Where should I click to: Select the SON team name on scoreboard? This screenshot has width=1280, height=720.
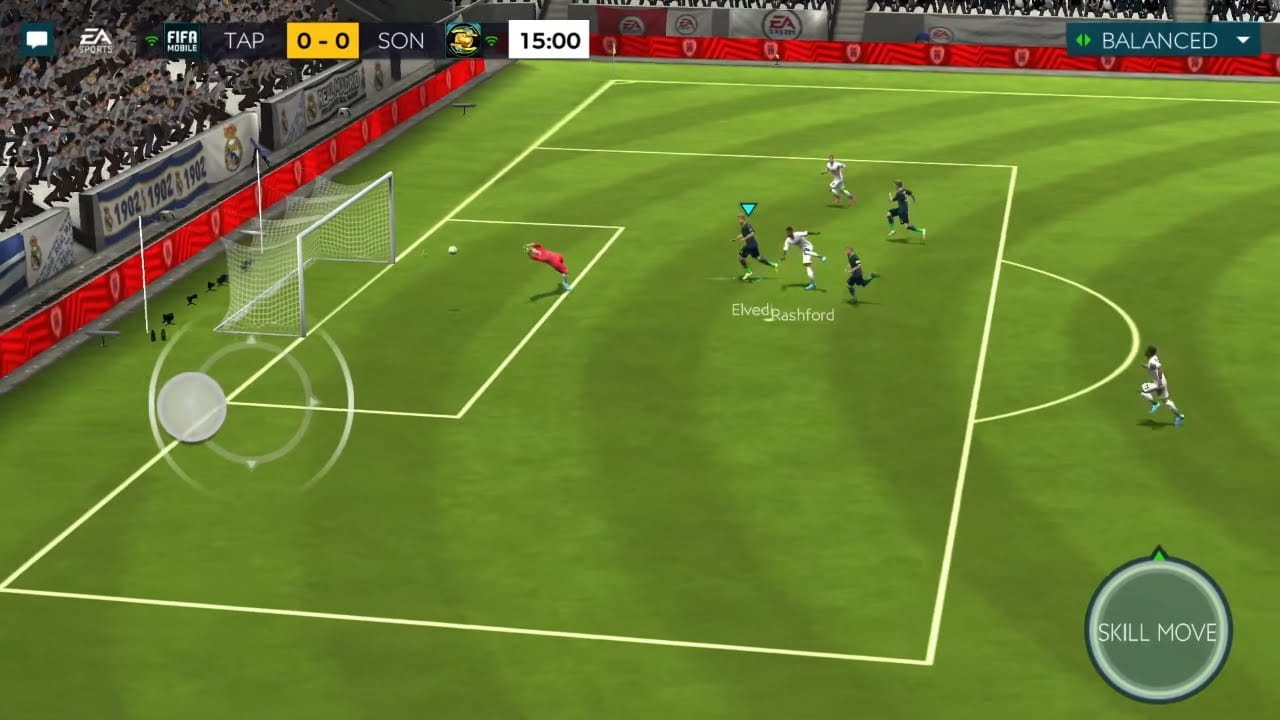click(401, 41)
